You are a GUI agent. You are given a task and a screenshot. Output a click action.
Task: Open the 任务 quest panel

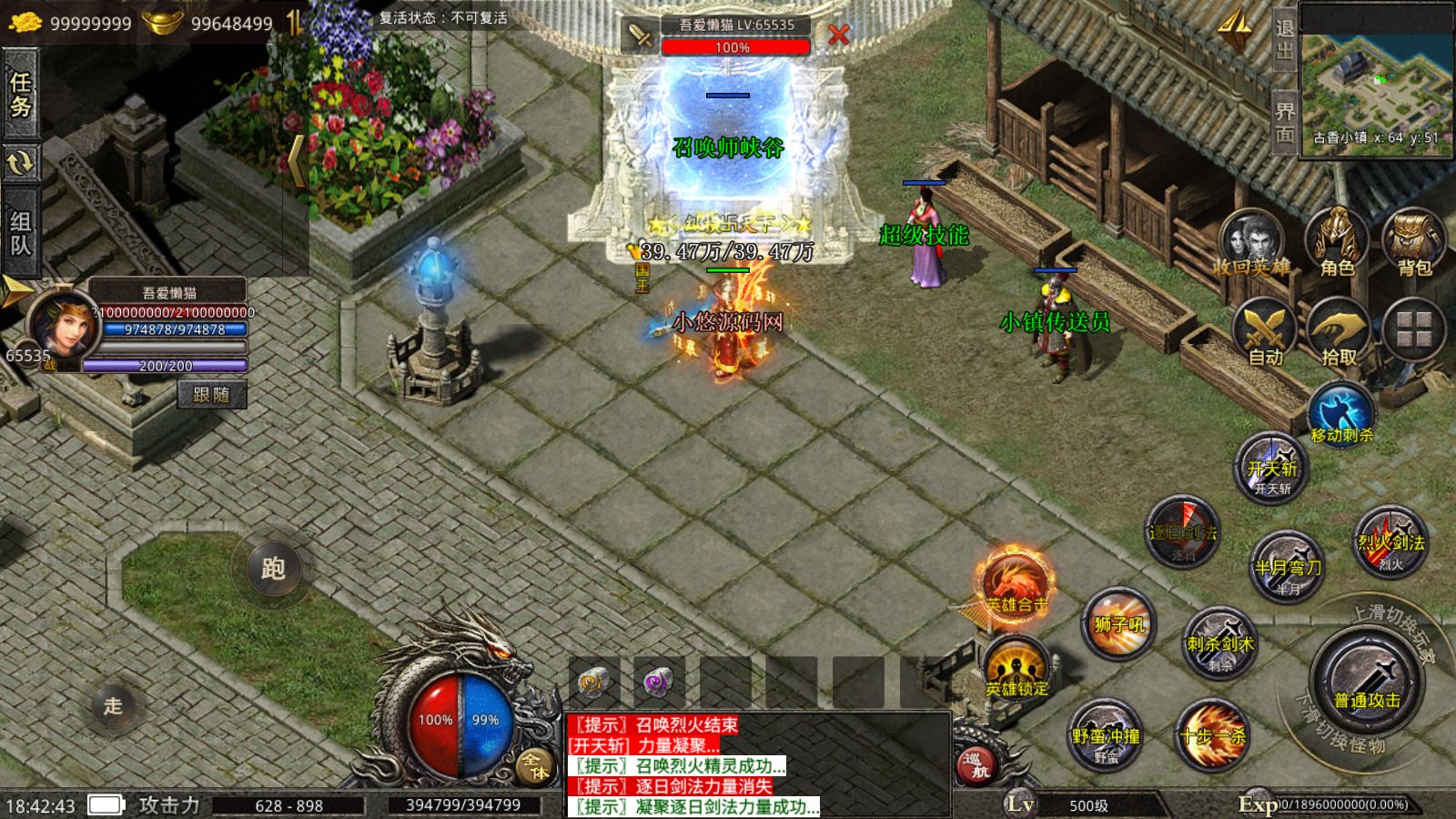click(x=20, y=94)
